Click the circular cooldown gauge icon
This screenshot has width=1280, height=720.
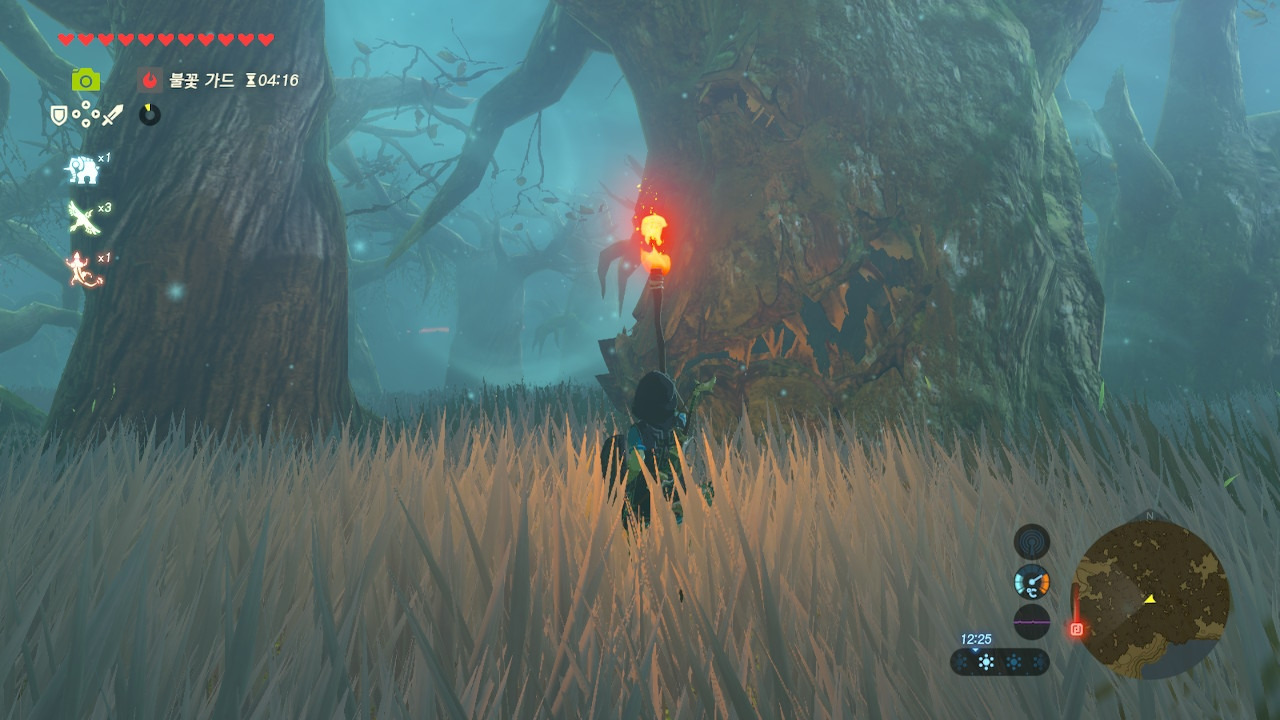point(150,115)
